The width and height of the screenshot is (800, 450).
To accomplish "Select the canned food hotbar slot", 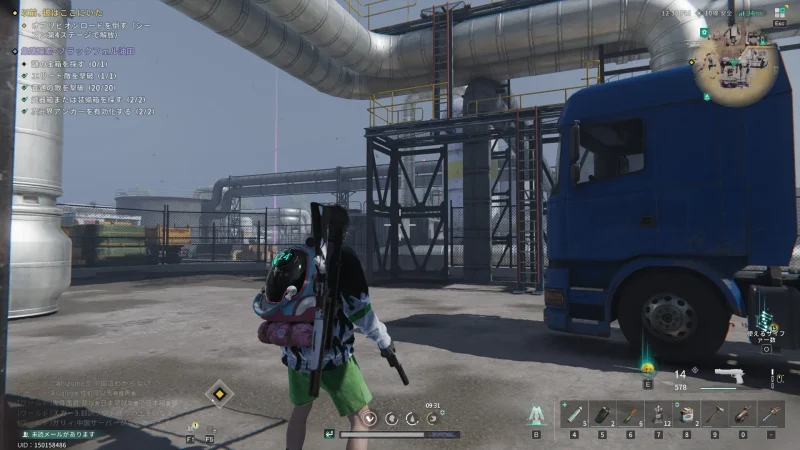I will click(x=687, y=413).
